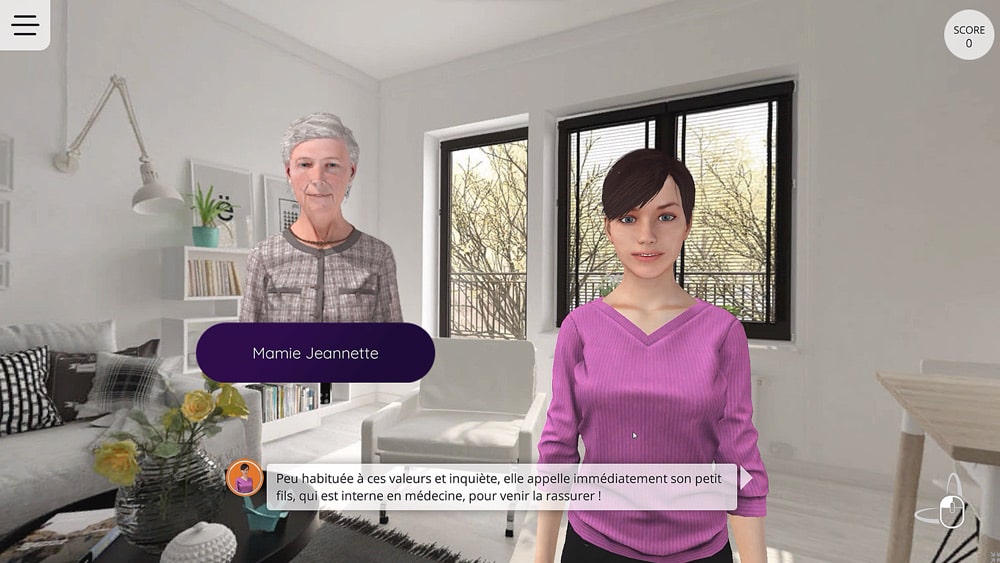Advance the dialogue with the arrow
The image size is (1000, 563).
(x=746, y=478)
